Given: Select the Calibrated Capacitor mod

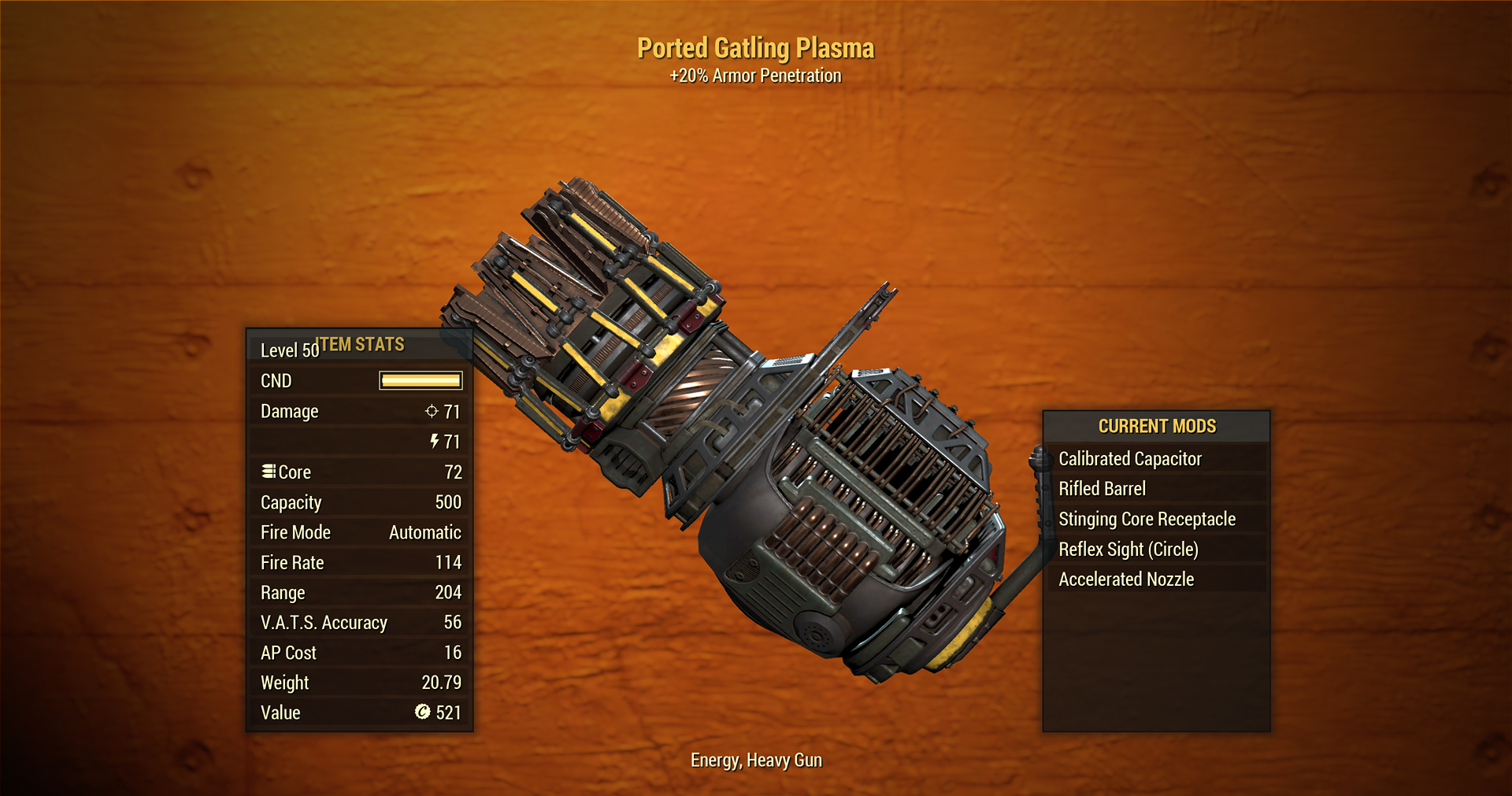Looking at the screenshot, I should click(1130, 458).
